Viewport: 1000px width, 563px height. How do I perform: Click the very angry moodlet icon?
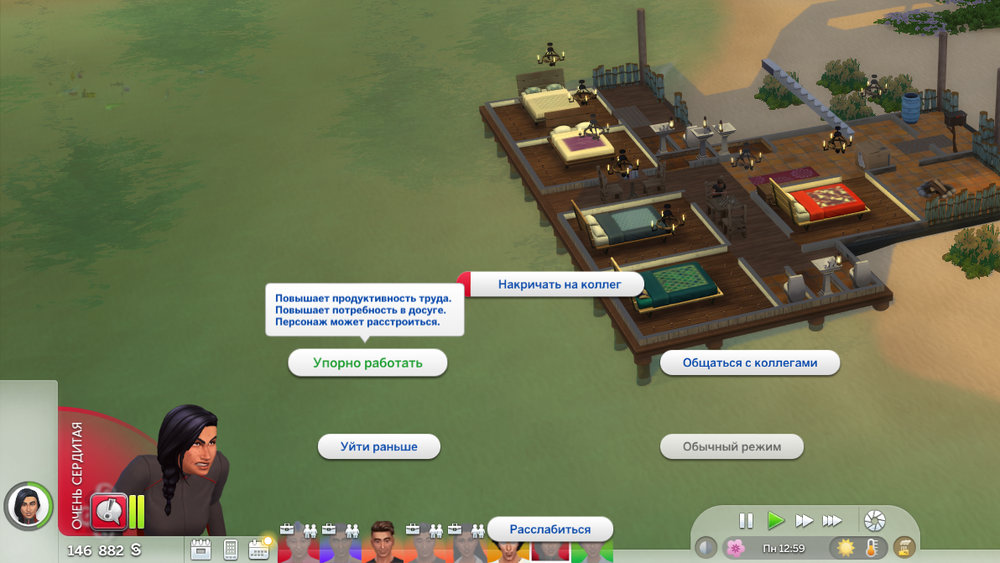point(108,511)
